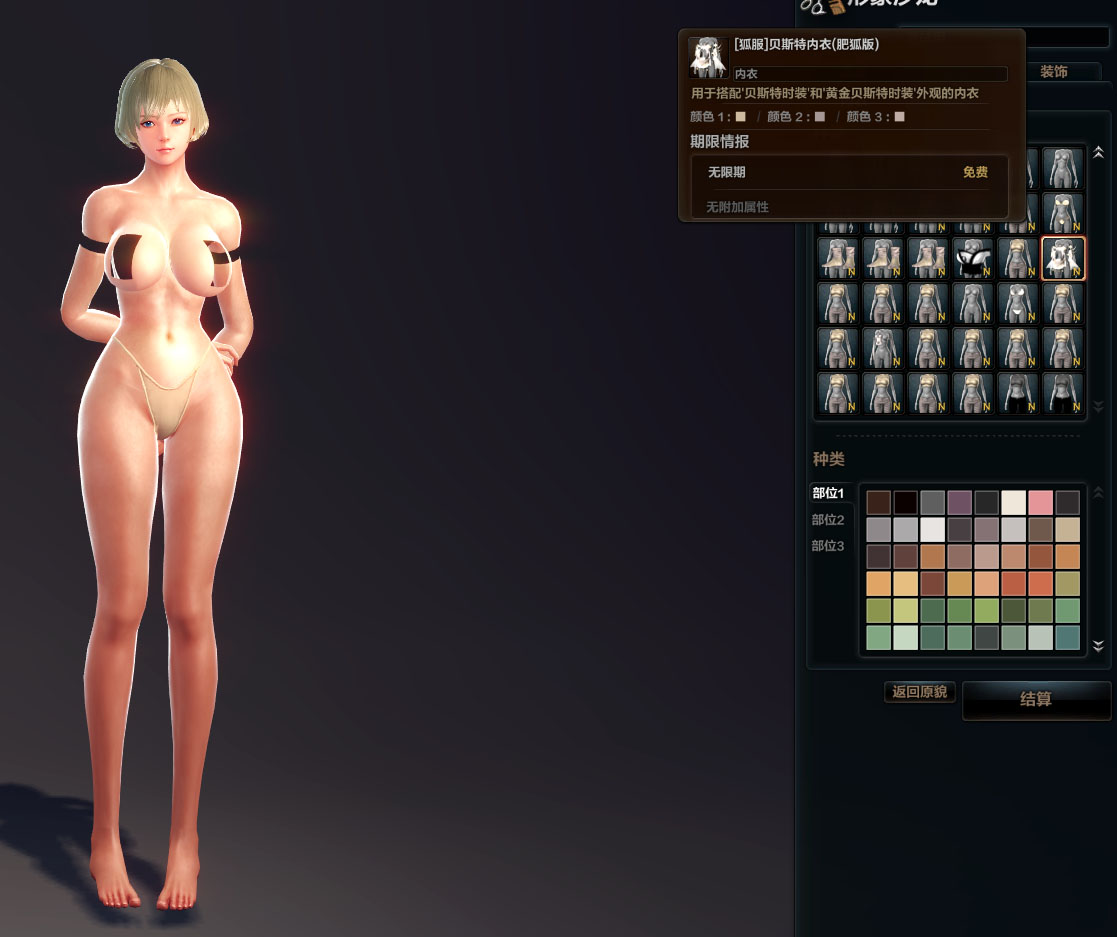Pick the pink color swatch
This screenshot has width=1117, height=937.
[1041, 503]
